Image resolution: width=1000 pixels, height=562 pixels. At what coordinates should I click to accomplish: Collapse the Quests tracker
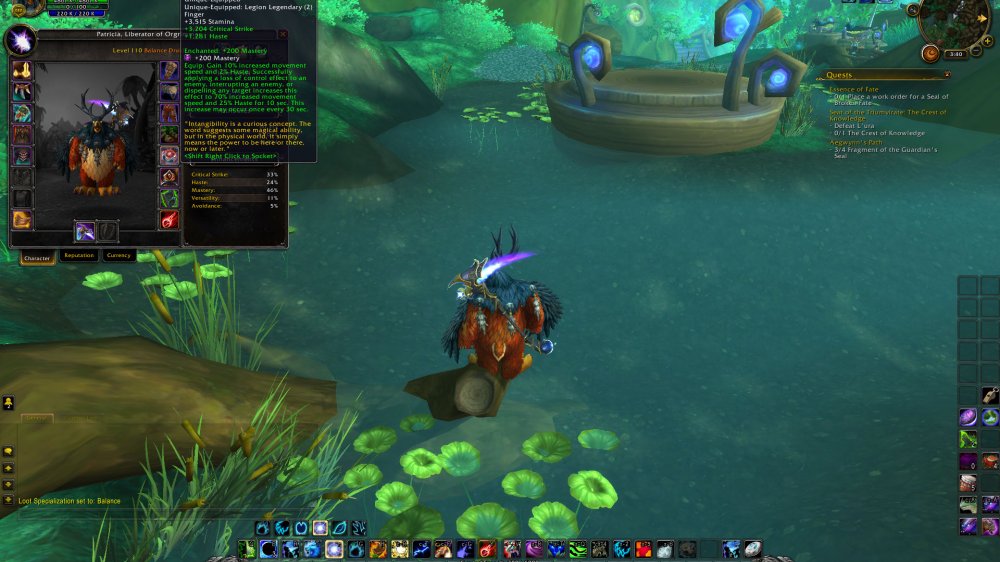[947, 74]
